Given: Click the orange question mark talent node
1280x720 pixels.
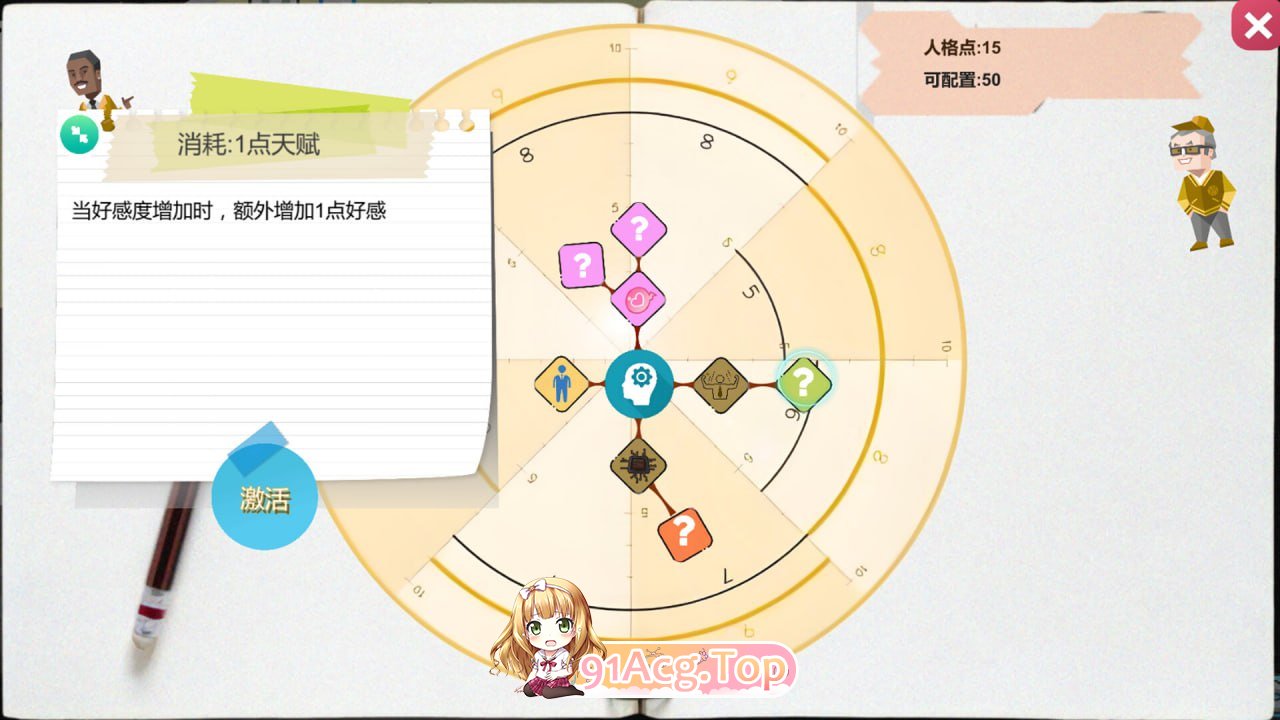Looking at the screenshot, I should (683, 530).
